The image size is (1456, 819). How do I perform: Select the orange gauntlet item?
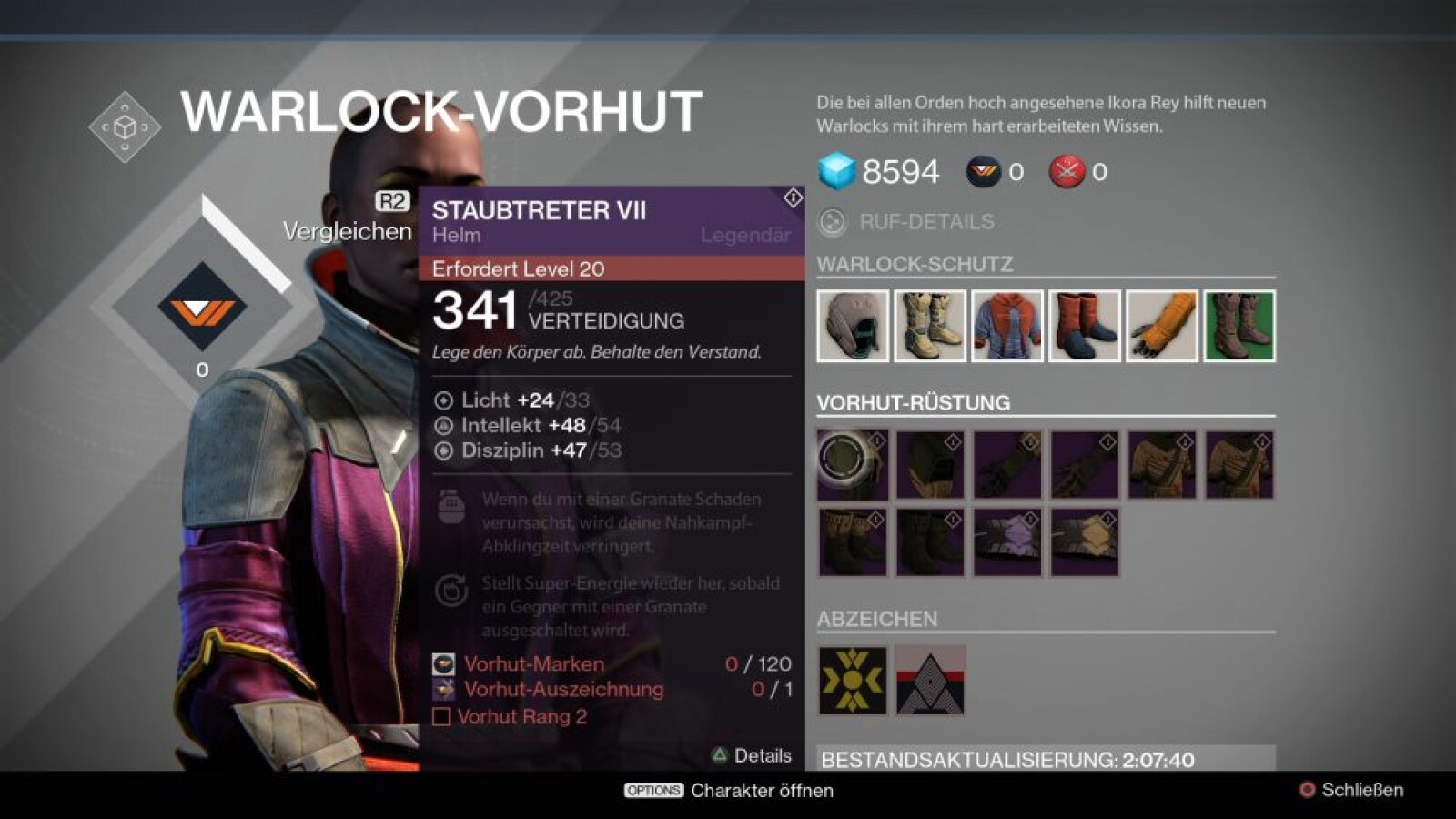tap(1162, 326)
